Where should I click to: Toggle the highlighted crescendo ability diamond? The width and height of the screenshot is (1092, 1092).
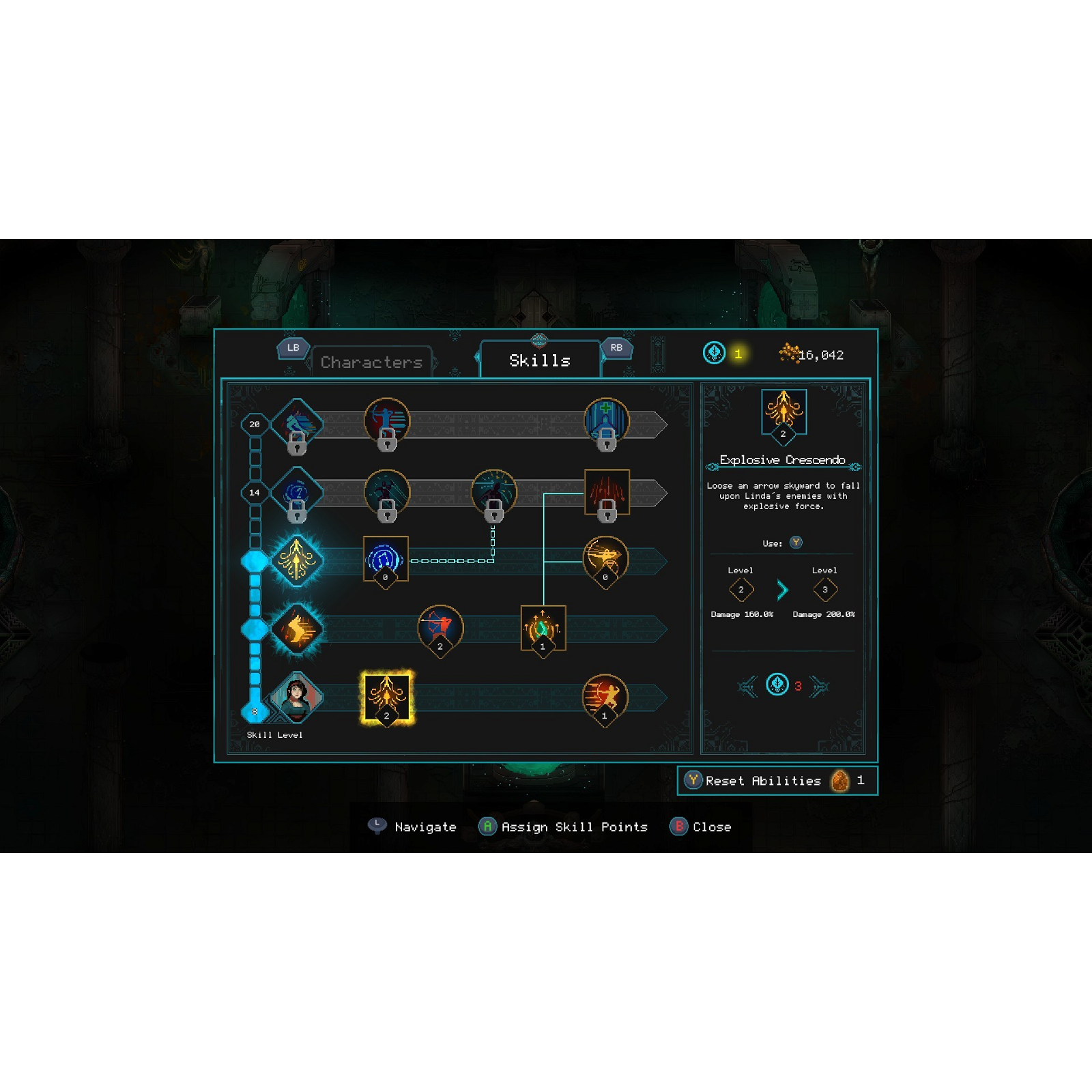click(x=297, y=558)
